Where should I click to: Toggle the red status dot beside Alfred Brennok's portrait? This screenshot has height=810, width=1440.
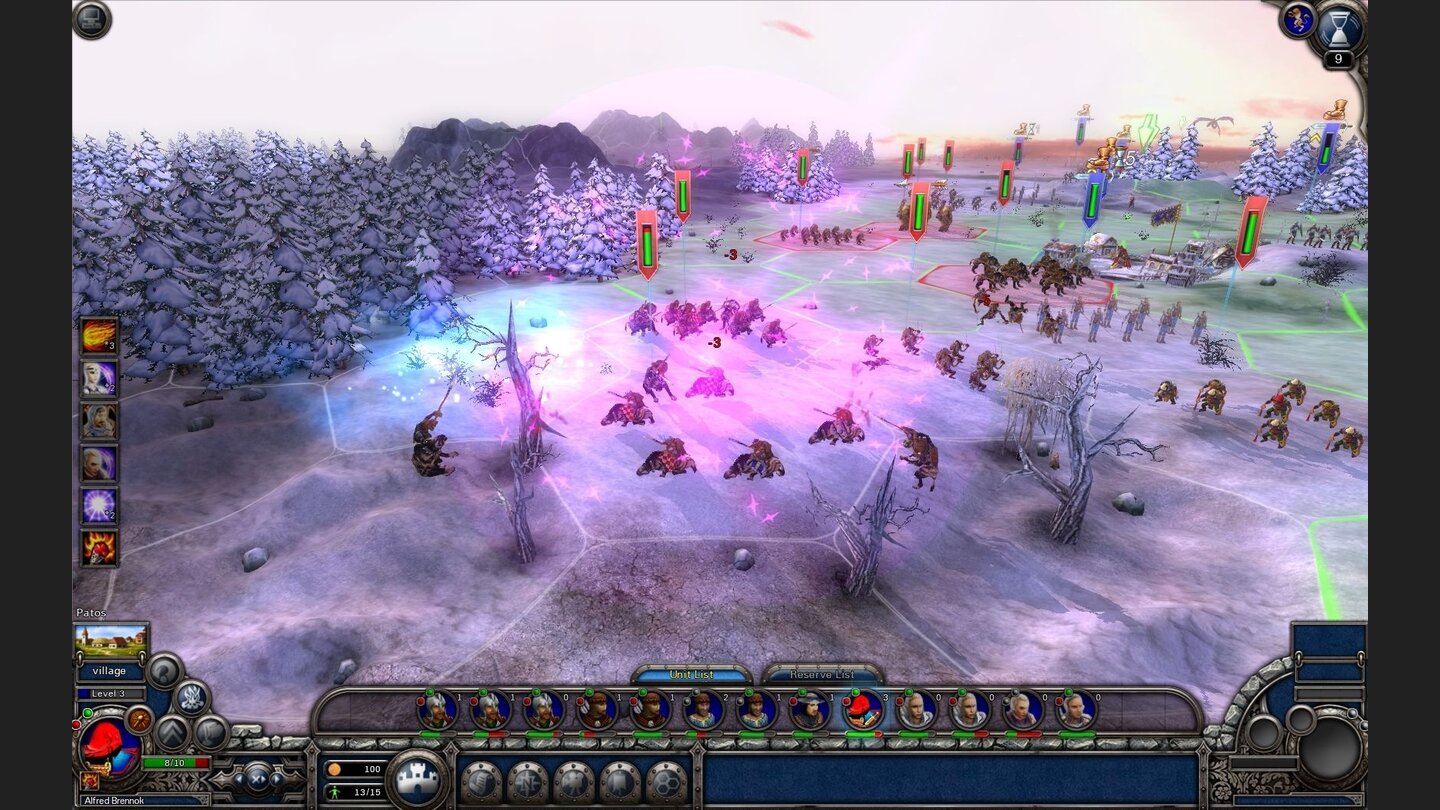(76, 726)
